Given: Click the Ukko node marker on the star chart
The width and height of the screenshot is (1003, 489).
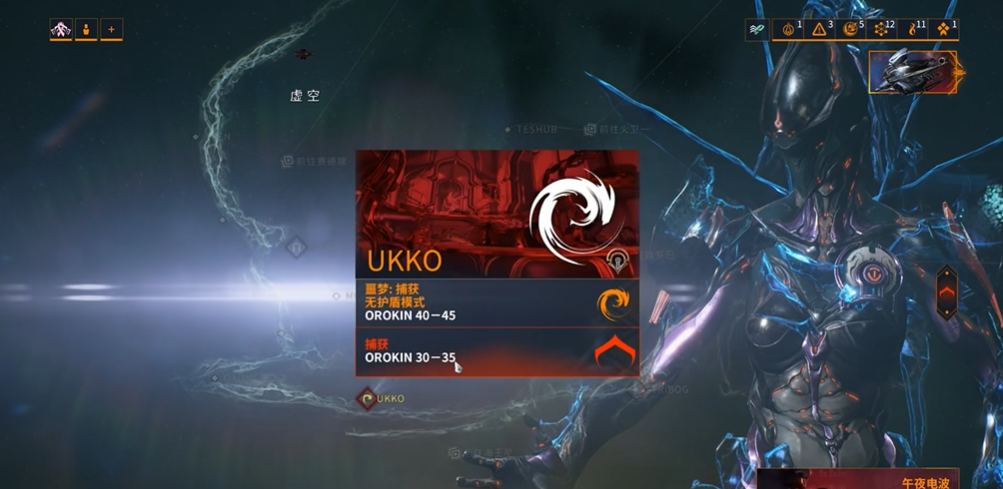Looking at the screenshot, I should coord(367,399).
